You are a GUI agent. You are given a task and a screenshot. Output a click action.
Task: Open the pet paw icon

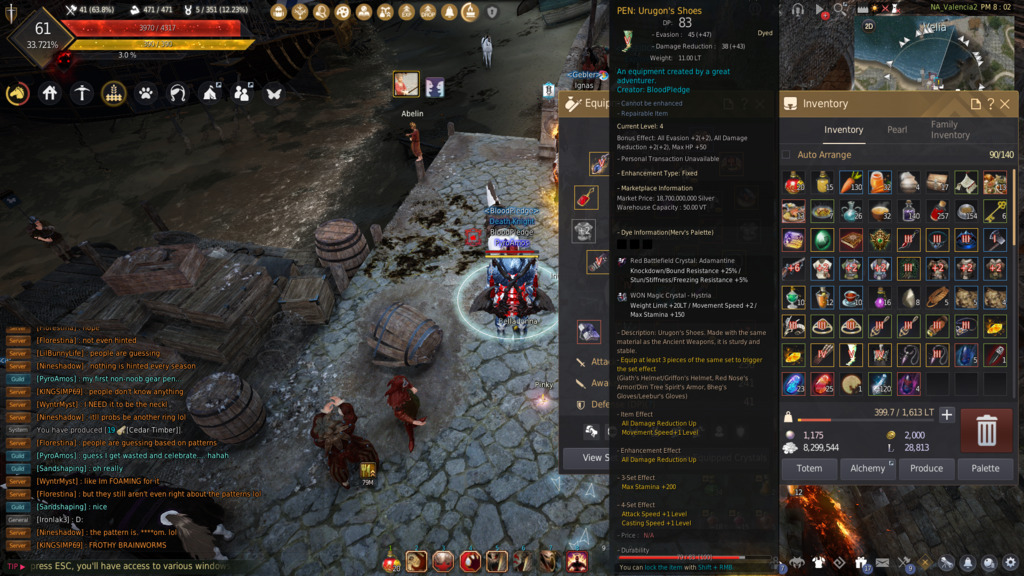[146, 93]
